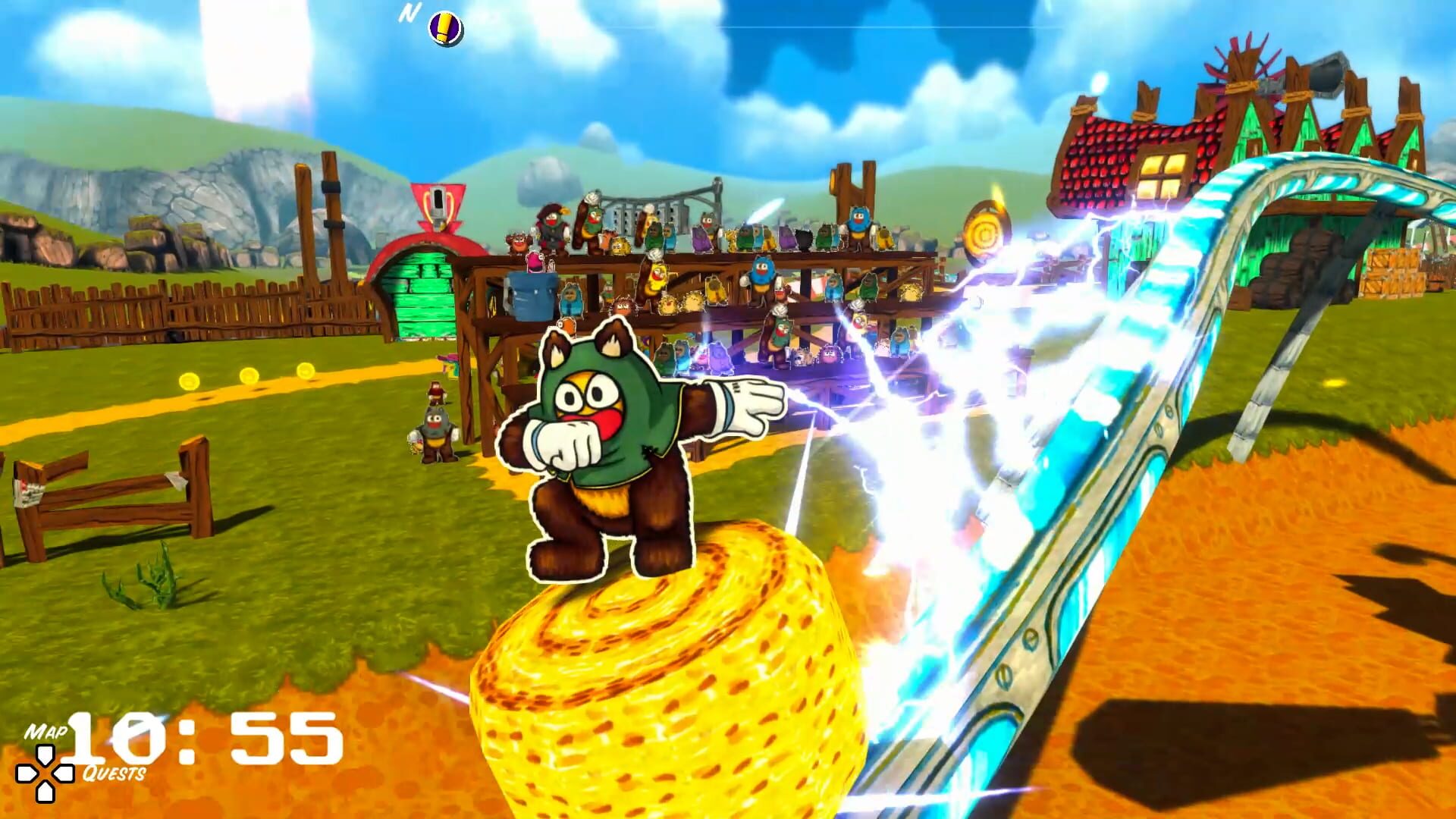Image resolution: width=1456 pixels, height=819 pixels.
Task: Click the exclamation quest marker on the compass
Action: [x=444, y=25]
